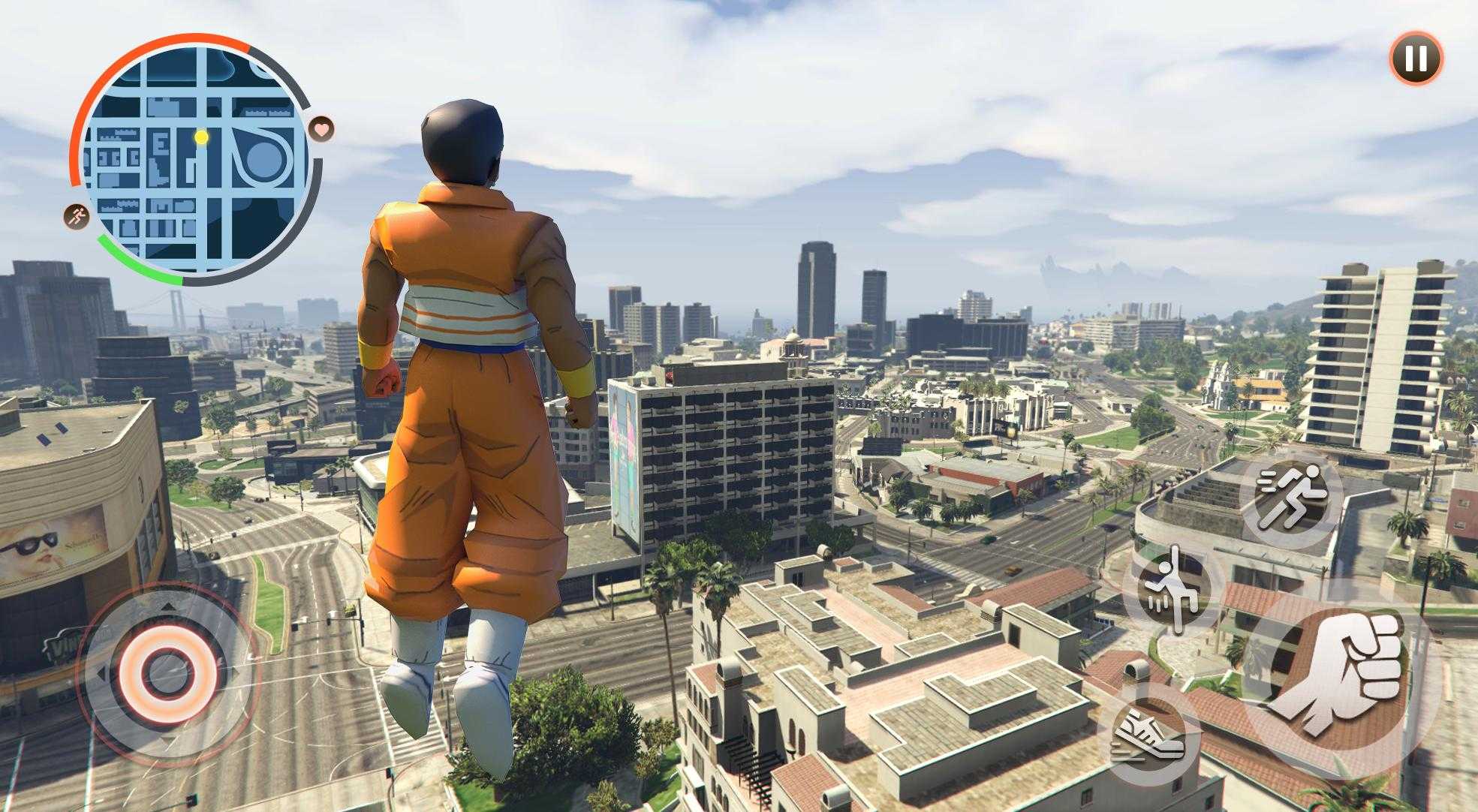Viewport: 1478px width, 812px height.
Task: Activate the sprint running man button
Action: pyautogui.click(x=1290, y=496)
